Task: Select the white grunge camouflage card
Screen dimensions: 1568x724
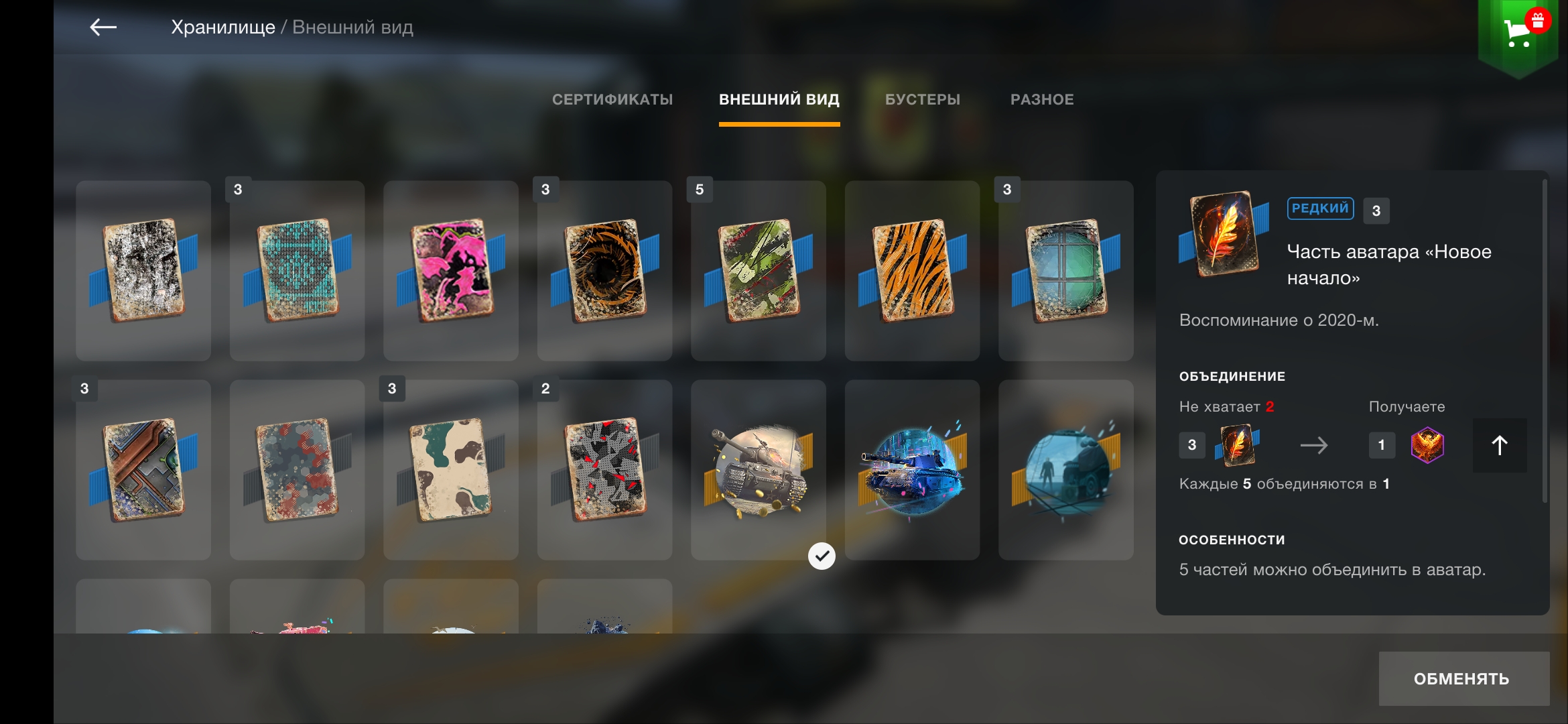Action: coord(143,271)
